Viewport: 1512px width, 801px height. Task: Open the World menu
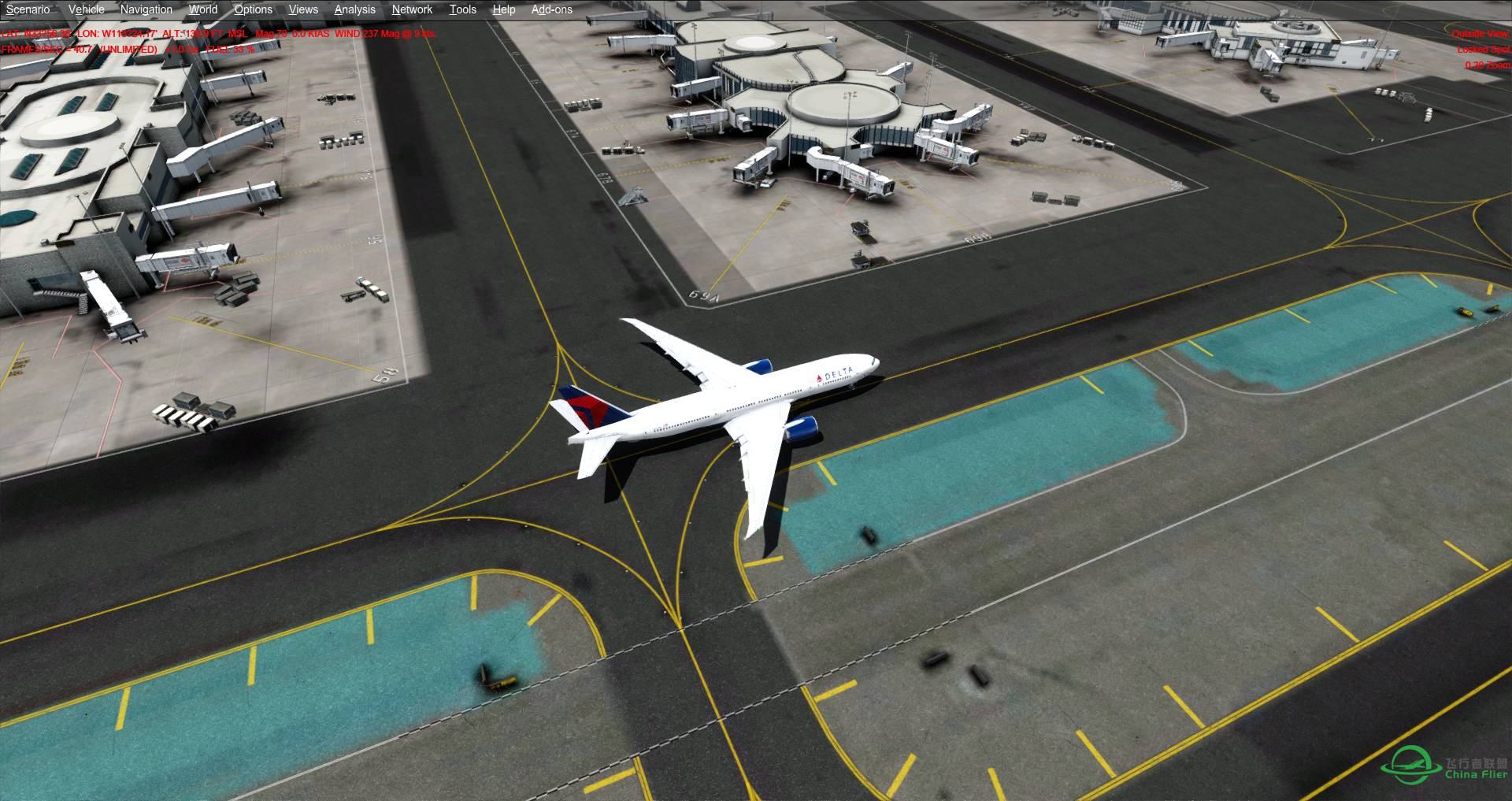coord(202,9)
